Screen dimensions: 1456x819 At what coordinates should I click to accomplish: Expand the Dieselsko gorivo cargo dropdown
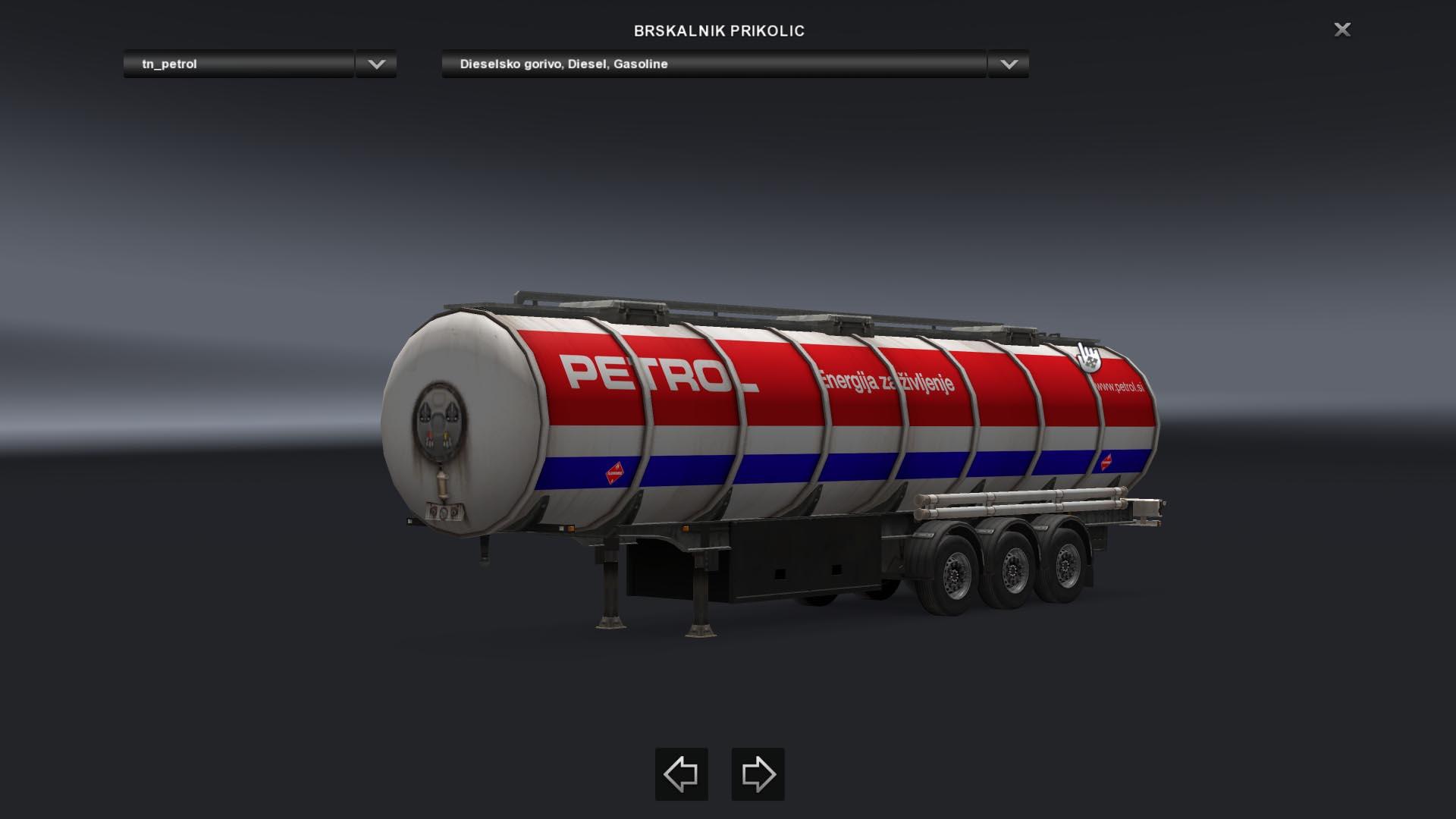(1008, 64)
